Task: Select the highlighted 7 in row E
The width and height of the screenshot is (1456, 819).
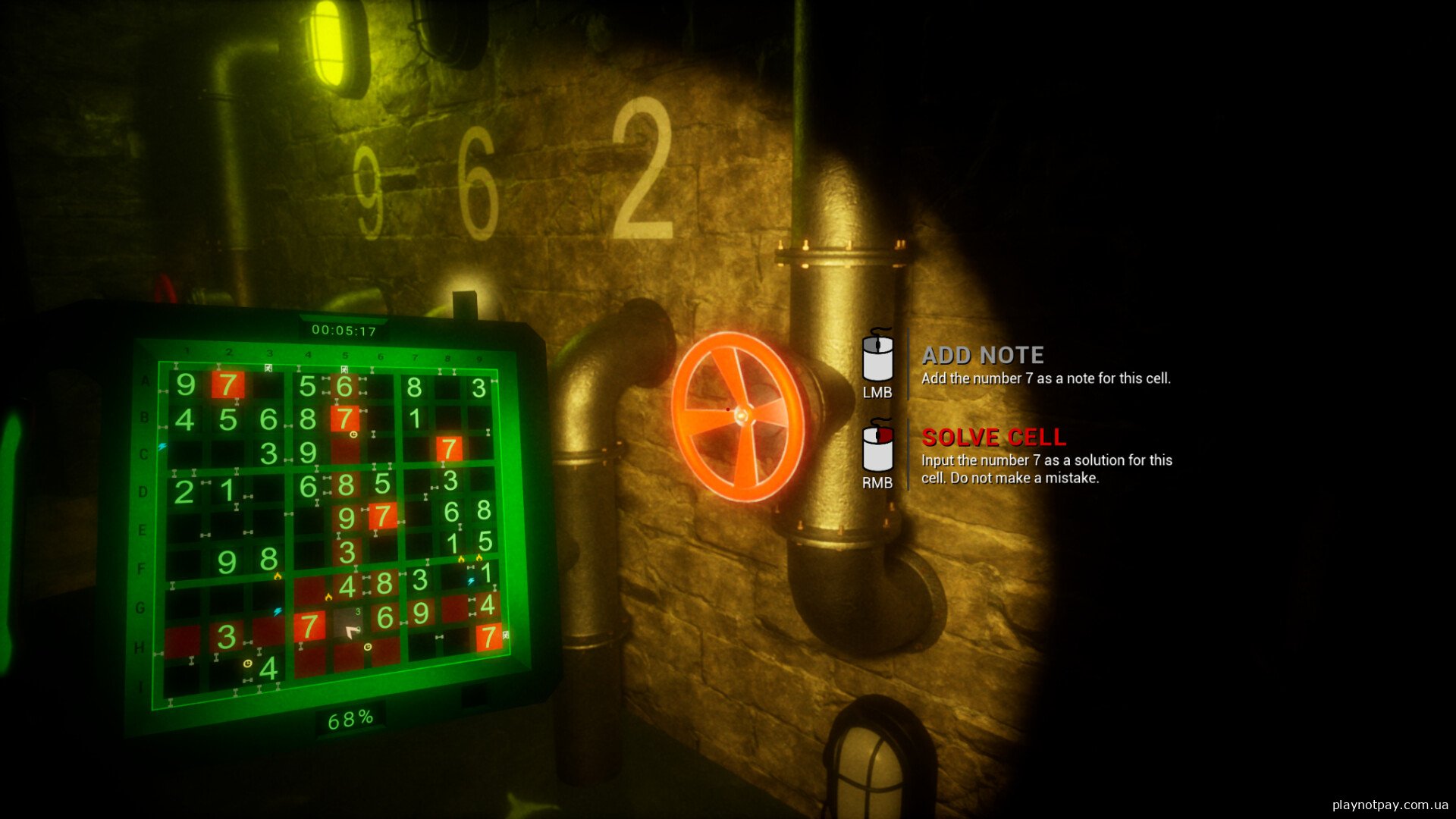Action: [383, 516]
